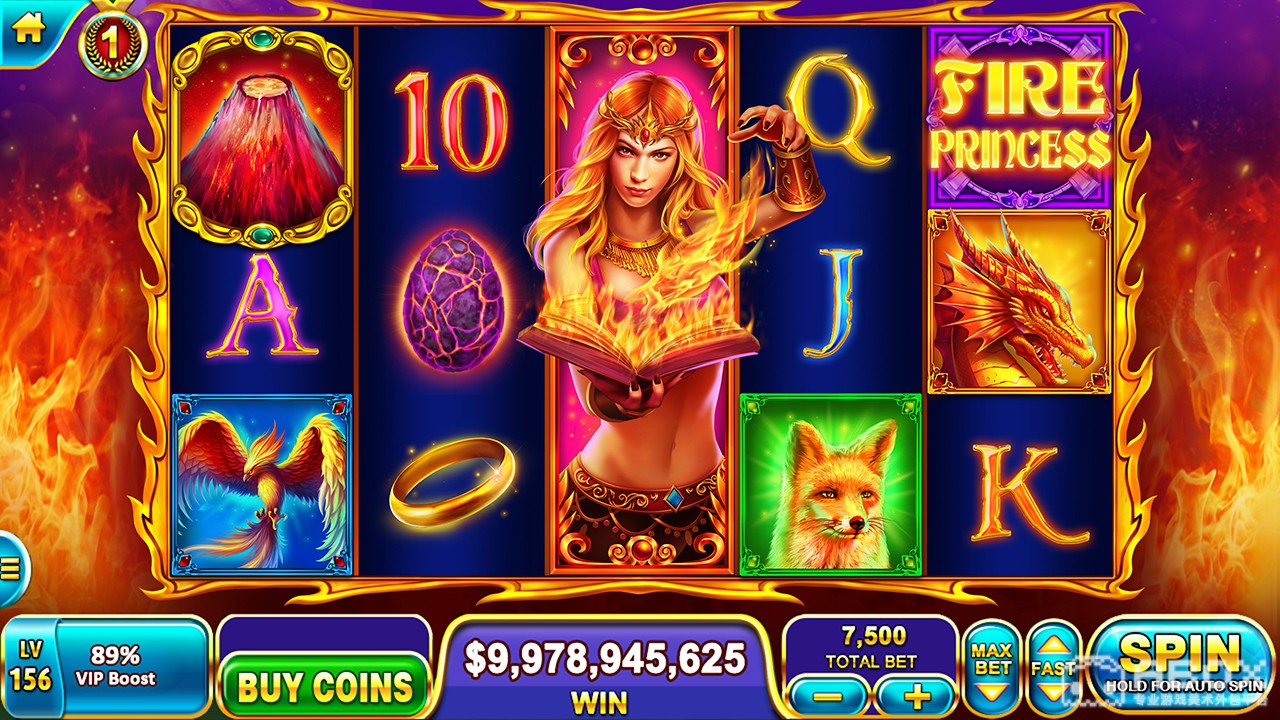Open the Buy Coins shop
This screenshot has height=720, width=1280.
click(x=324, y=686)
